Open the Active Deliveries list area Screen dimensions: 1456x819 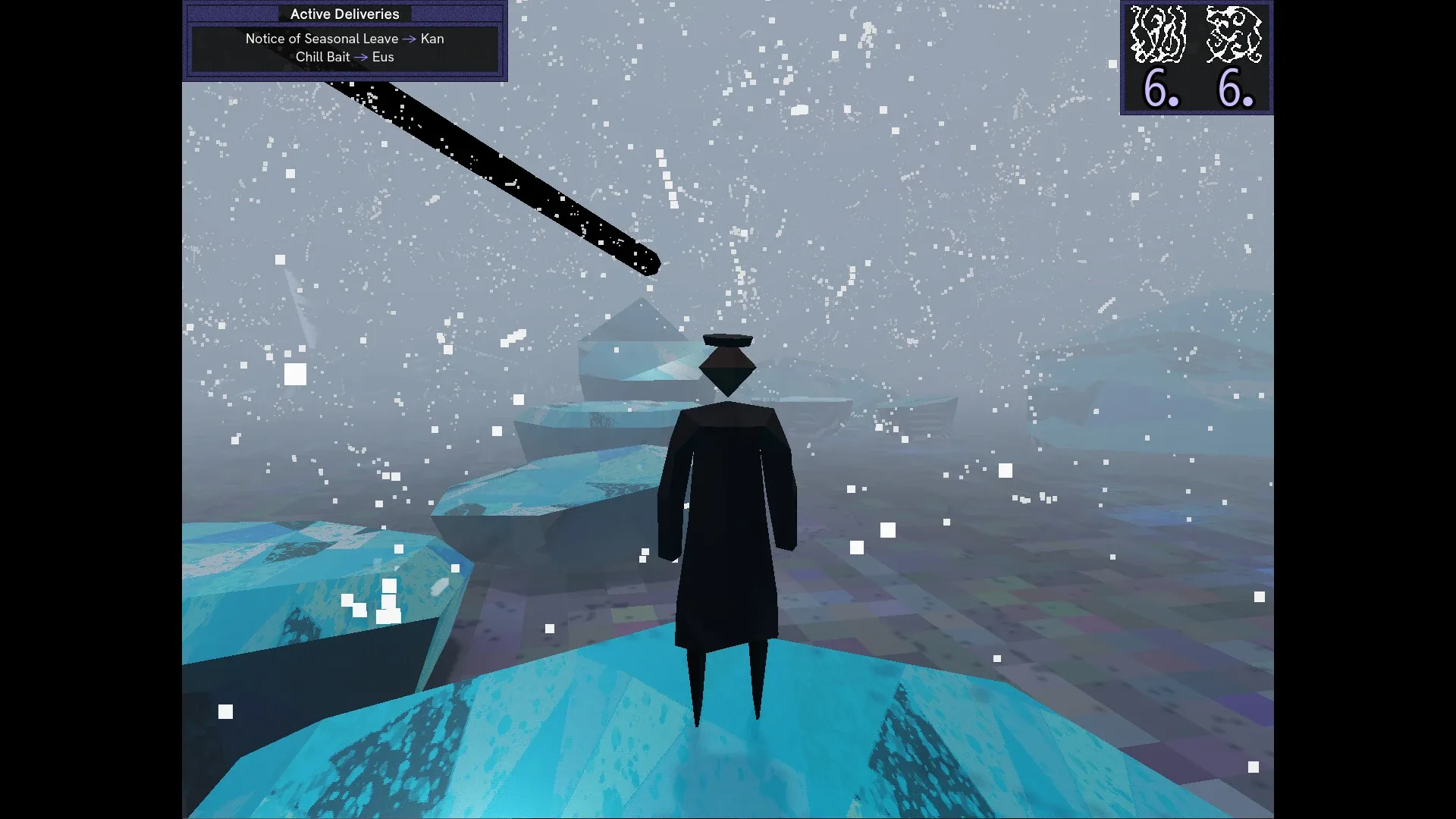click(x=344, y=48)
